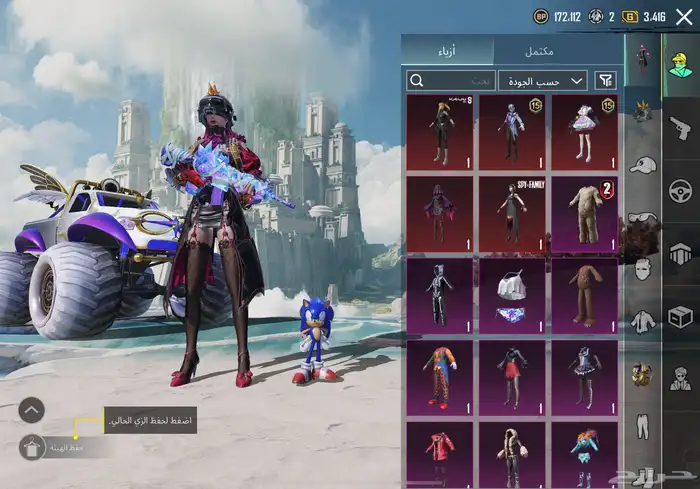Choose the red hooded jacket outfit
Screen dimensions: 700x489
[440, 454]
